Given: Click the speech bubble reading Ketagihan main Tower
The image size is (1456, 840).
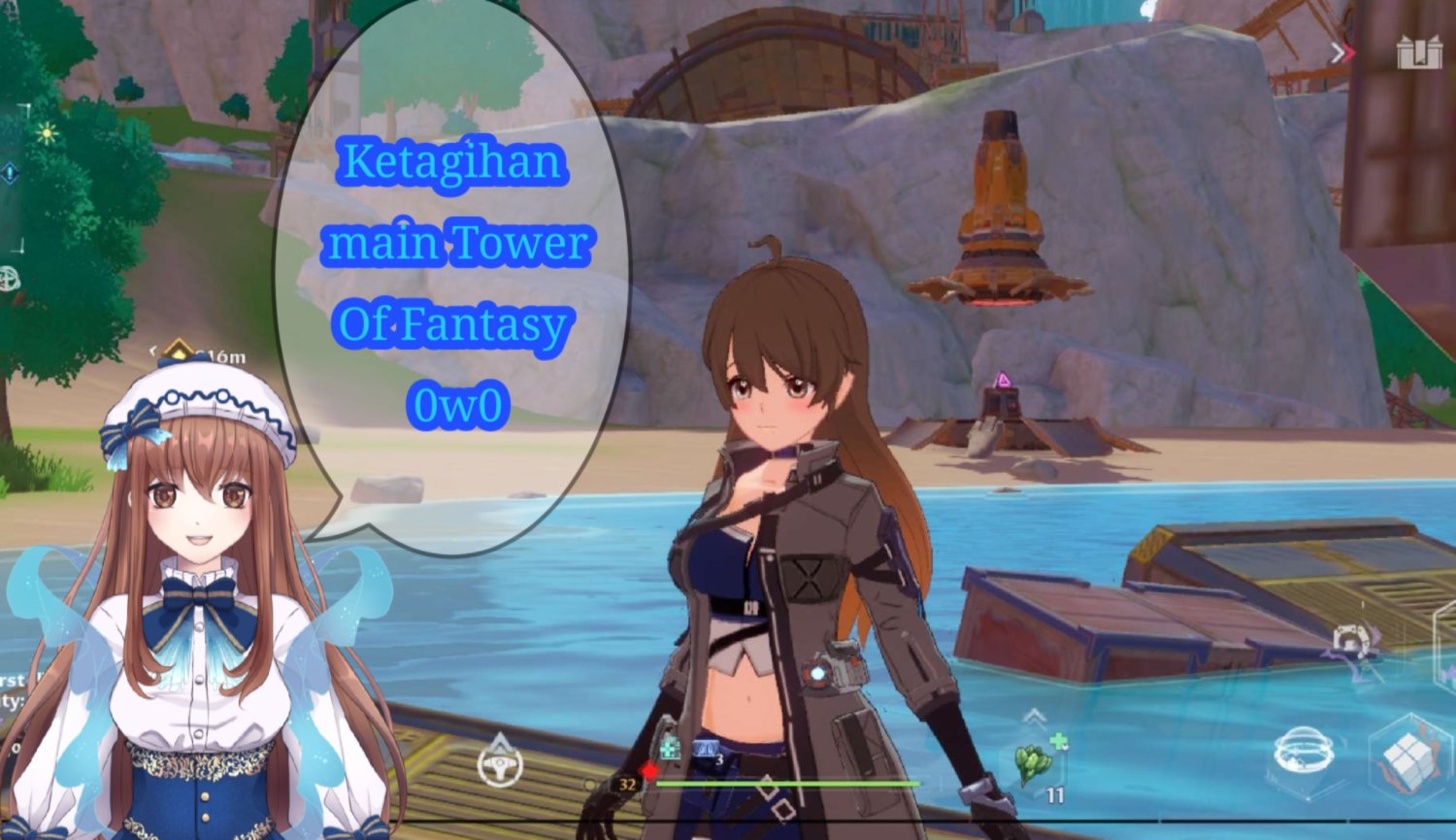Looking at the screenshot, I should coord(456,282).
